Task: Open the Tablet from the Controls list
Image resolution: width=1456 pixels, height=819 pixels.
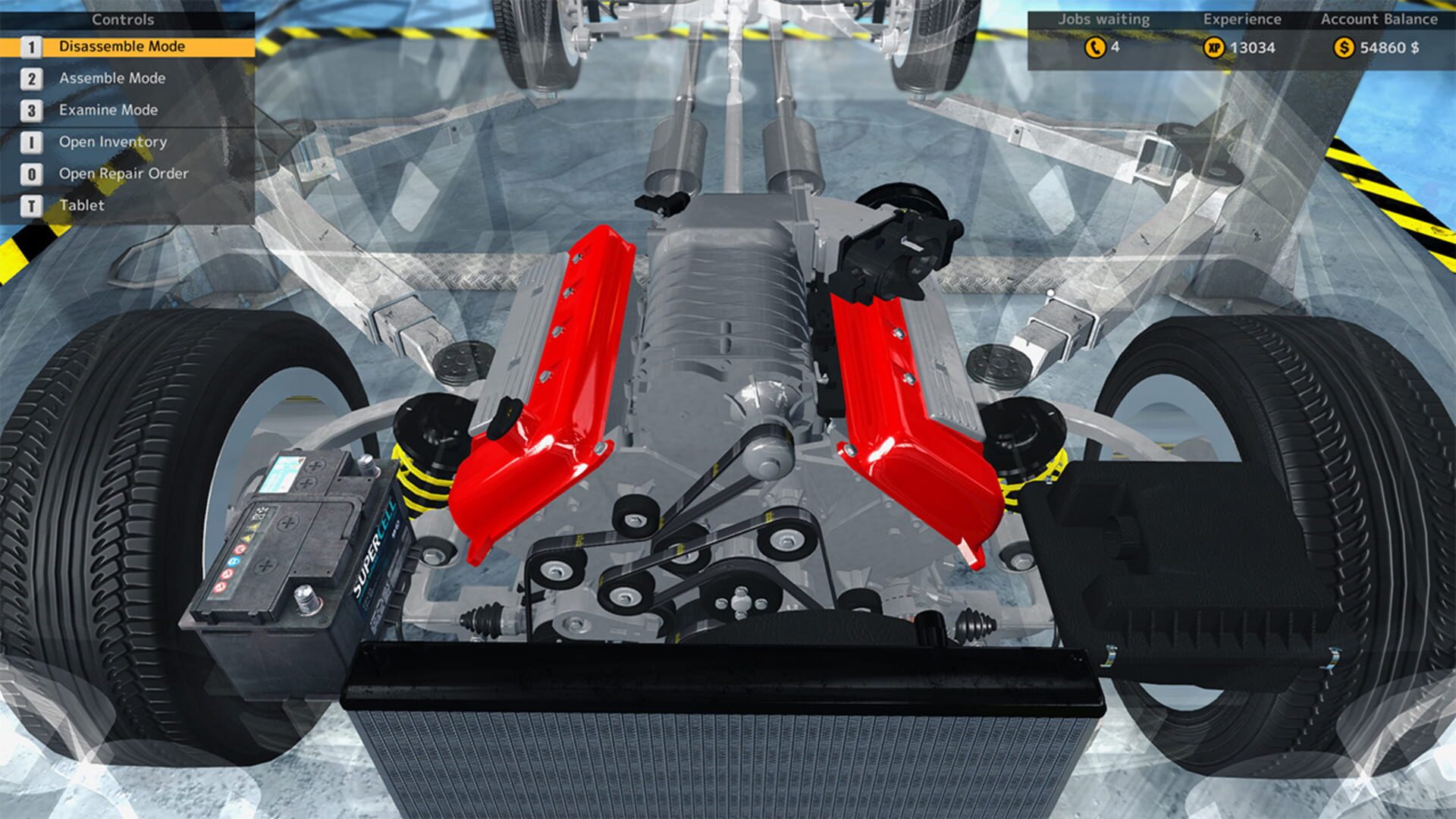Action: 83,206
